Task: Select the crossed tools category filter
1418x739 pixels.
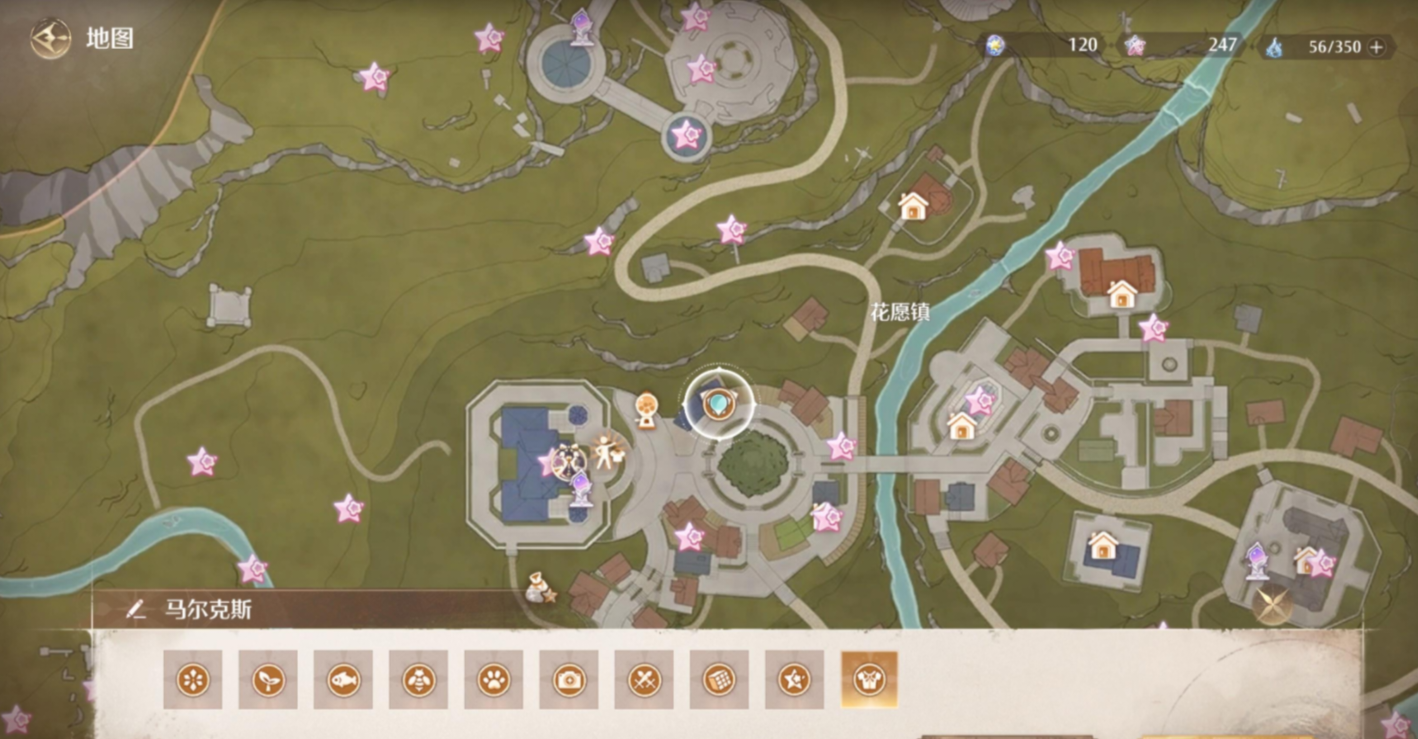Action: coord(644,680)
